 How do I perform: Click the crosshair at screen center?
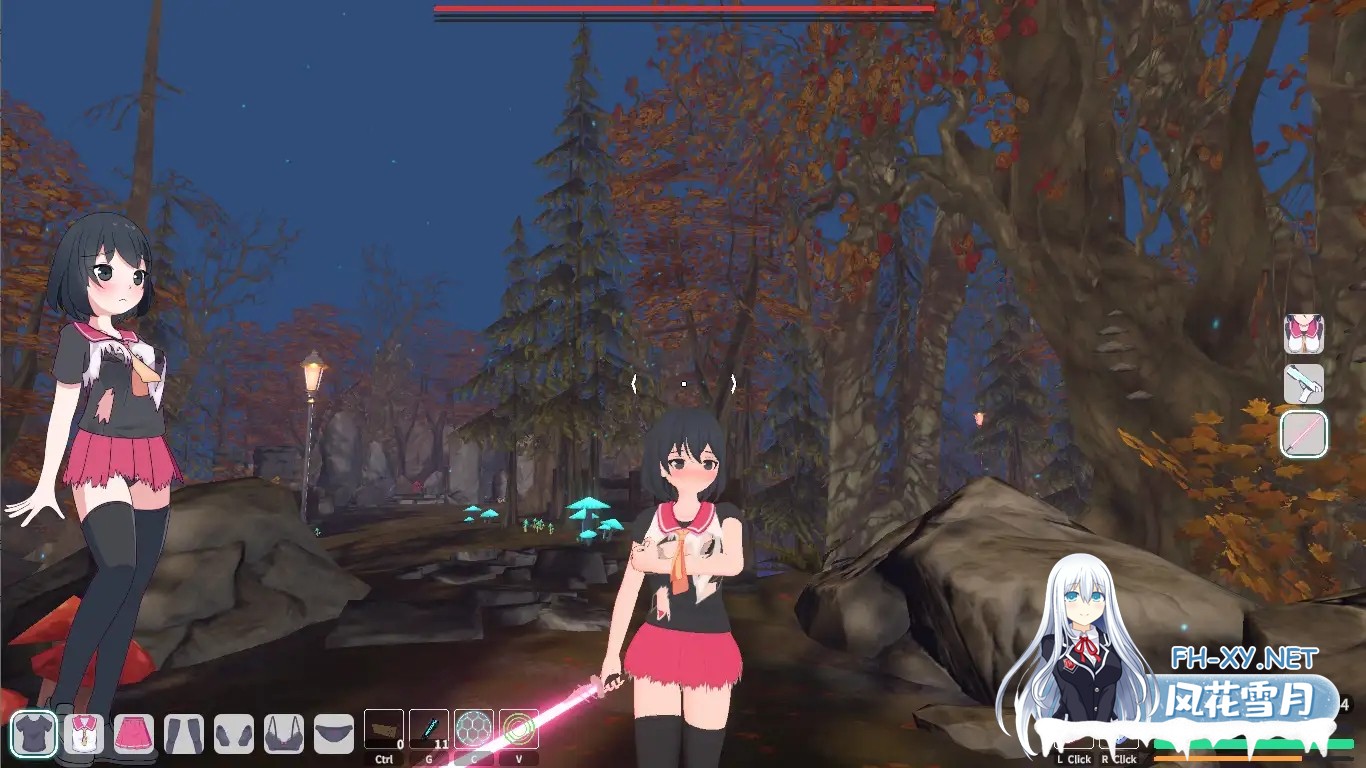coord(683,382)
